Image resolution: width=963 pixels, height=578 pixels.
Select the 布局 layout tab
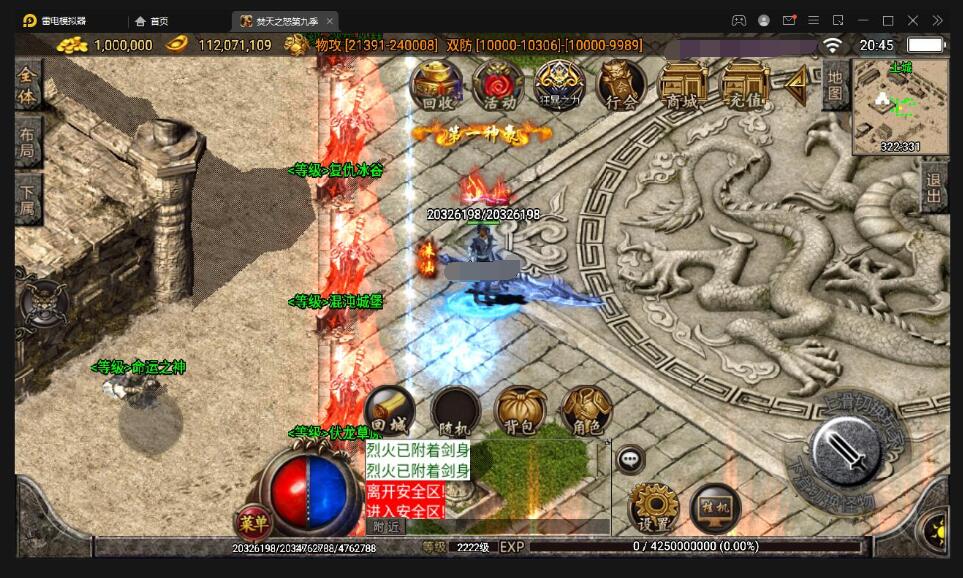tap(28, 141)
